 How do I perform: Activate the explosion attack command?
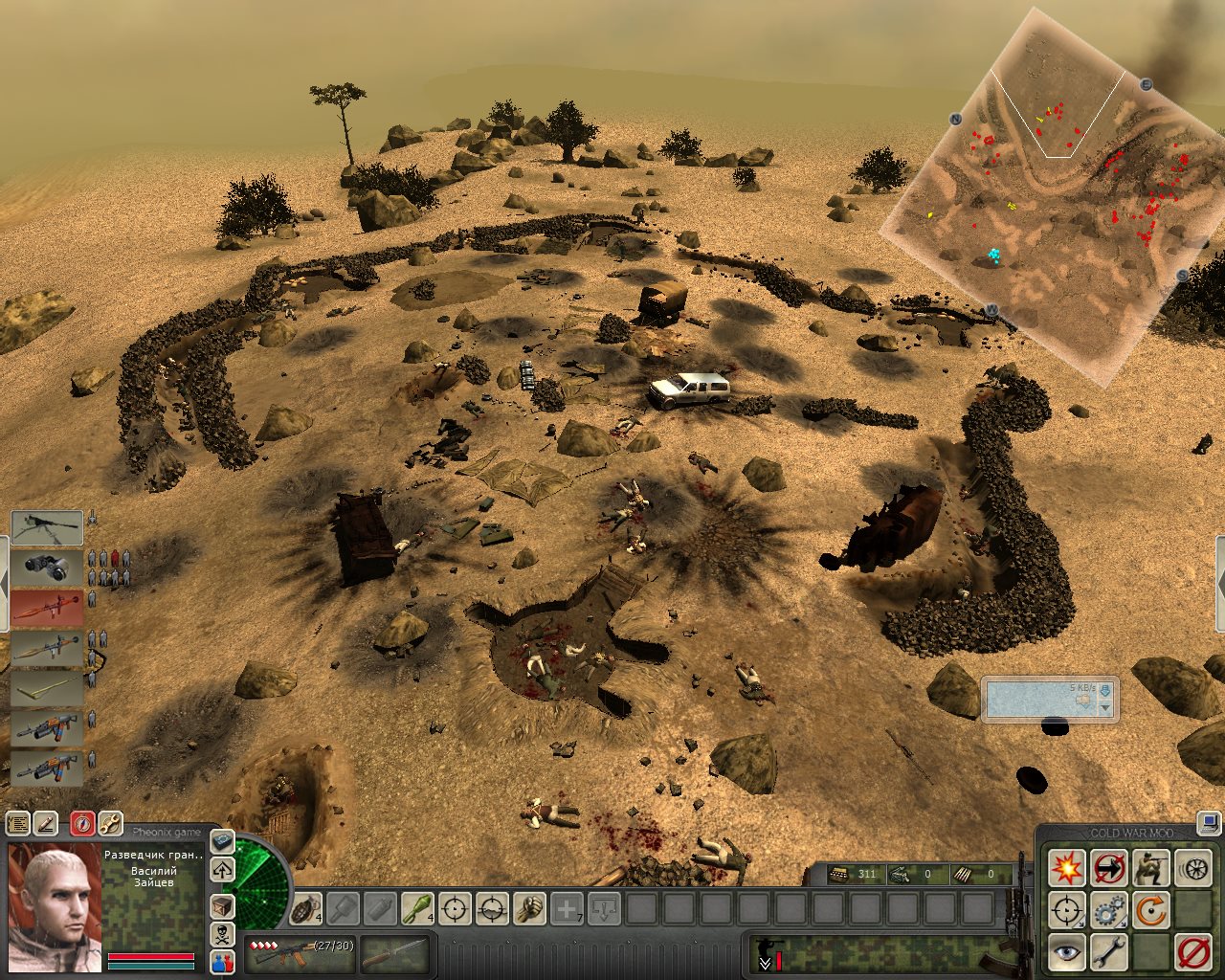click(x=1066, y=867)
